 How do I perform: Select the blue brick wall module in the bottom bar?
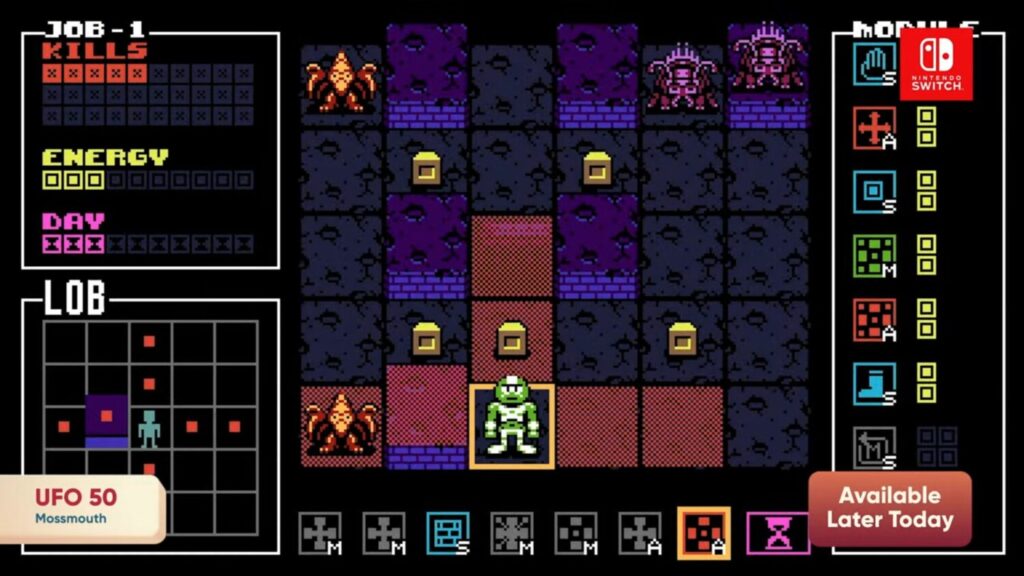[x=447, y=532]
